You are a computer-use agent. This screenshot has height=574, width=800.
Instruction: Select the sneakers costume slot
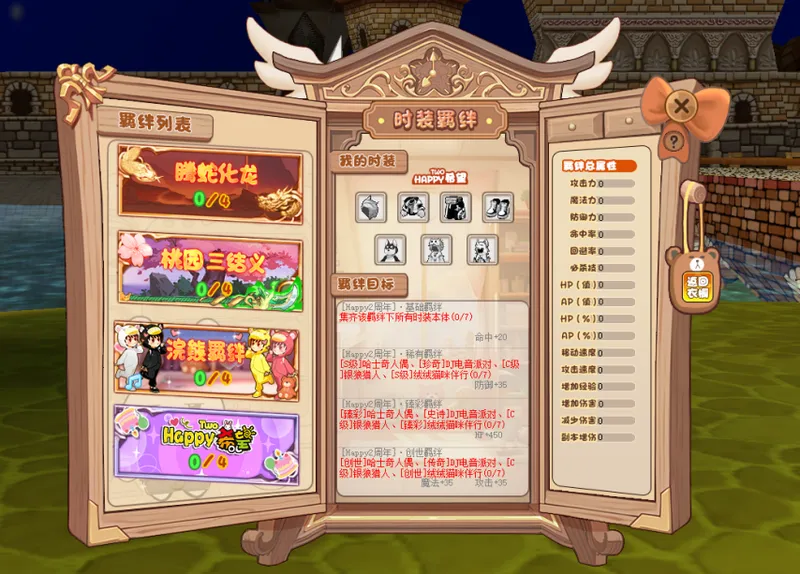(498, 207)
